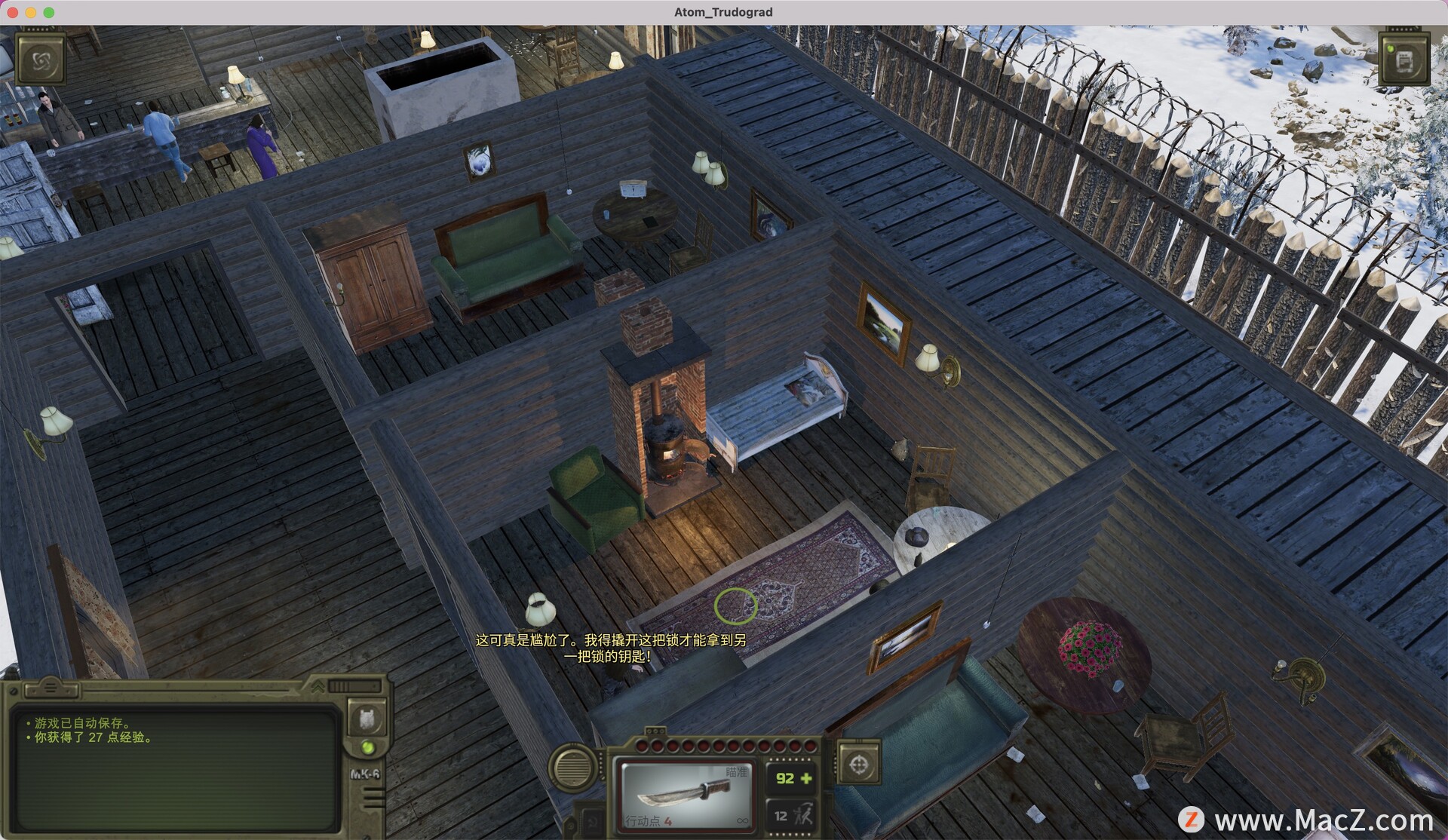Click the round grille speaker button
Viewport: 1448px width, 840px height.
[573, 767]
